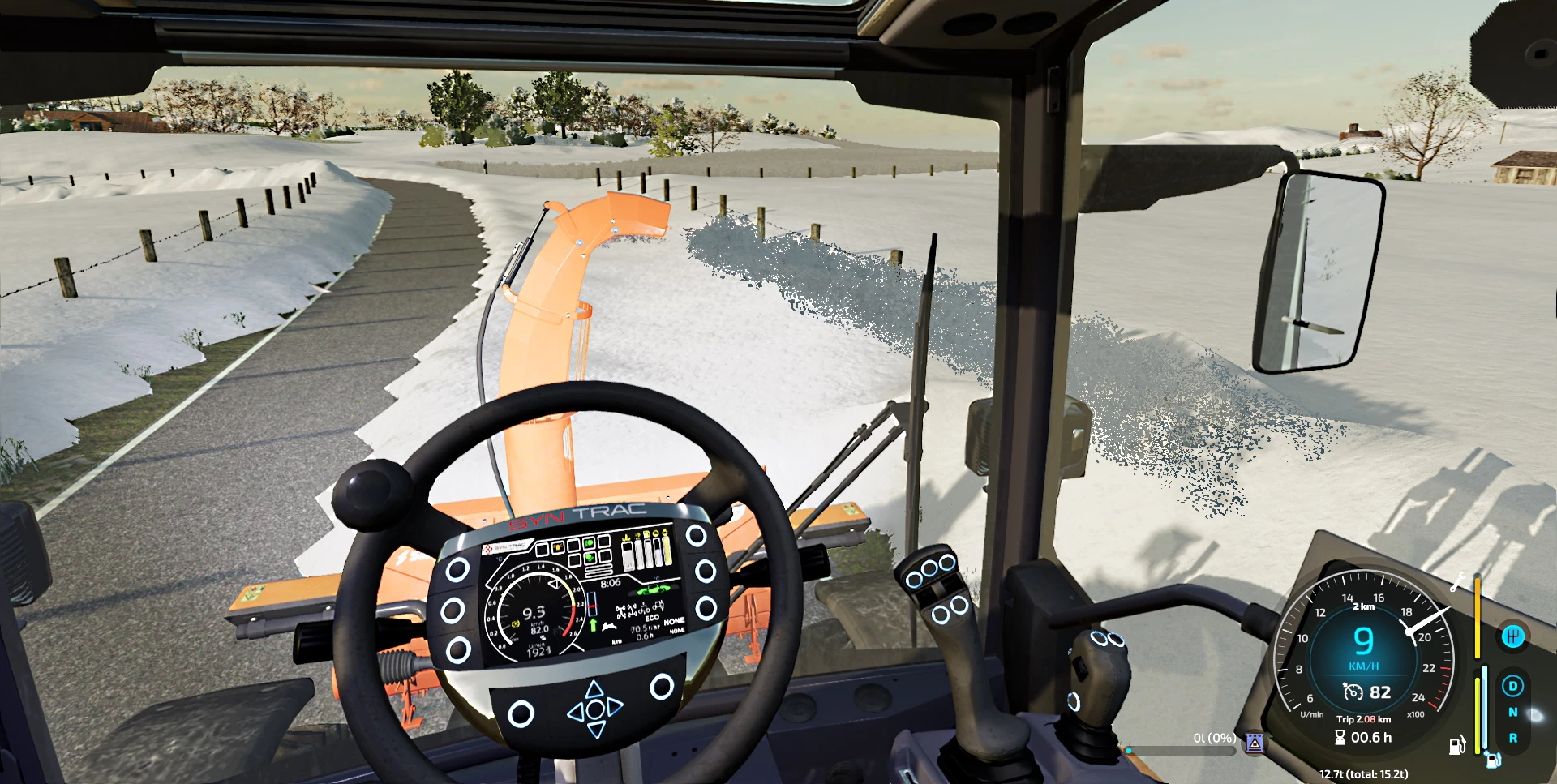Select the D drive direction indicator
1557x784 pixels.
(x=1512, y=686)
